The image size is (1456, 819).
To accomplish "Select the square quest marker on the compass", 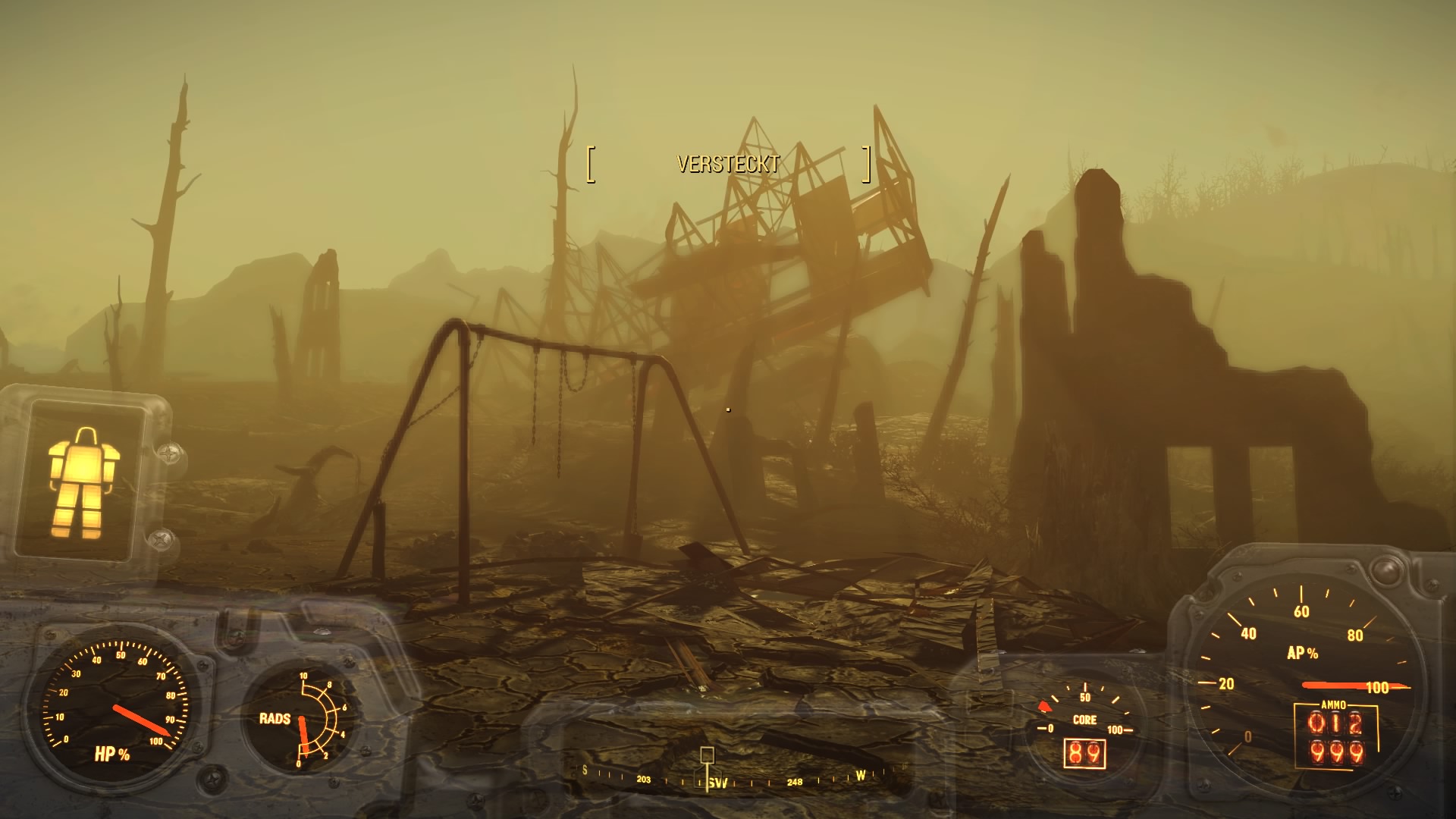I will pos(707,754).
